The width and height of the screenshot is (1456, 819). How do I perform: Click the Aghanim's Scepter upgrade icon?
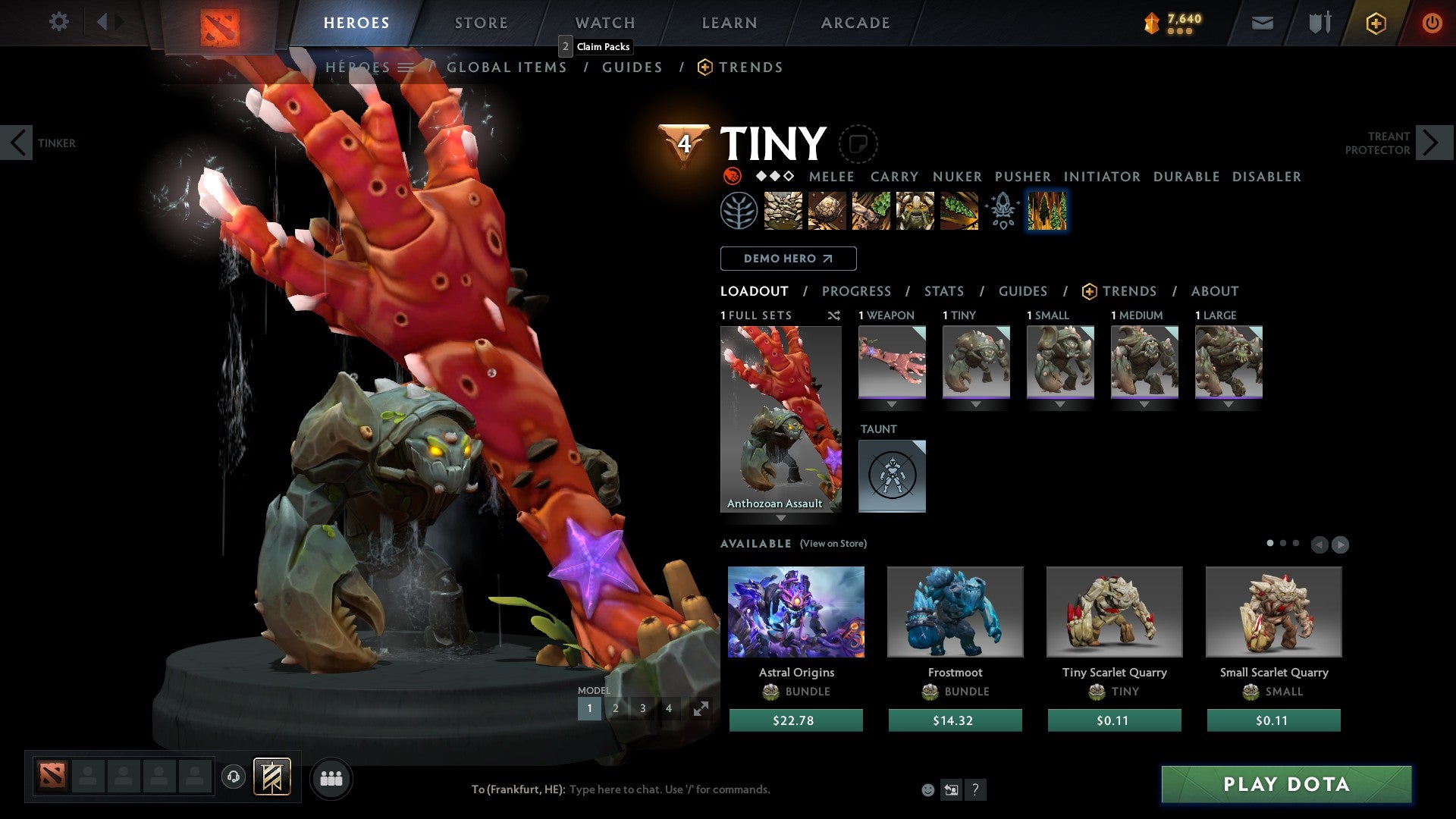pyautogui.click(x=1001, y=212)
